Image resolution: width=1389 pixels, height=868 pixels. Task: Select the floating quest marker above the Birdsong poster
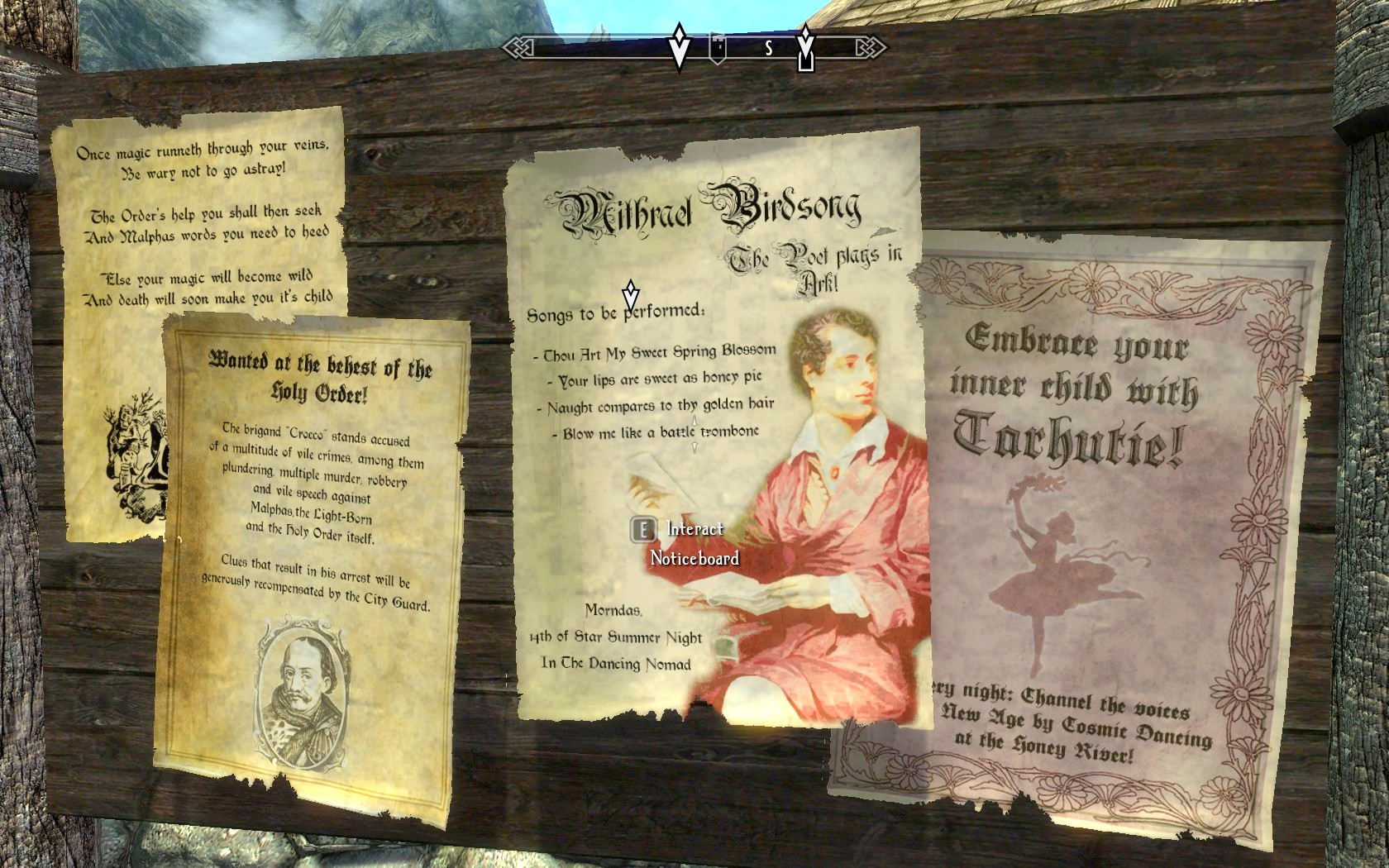pos(631,295)
